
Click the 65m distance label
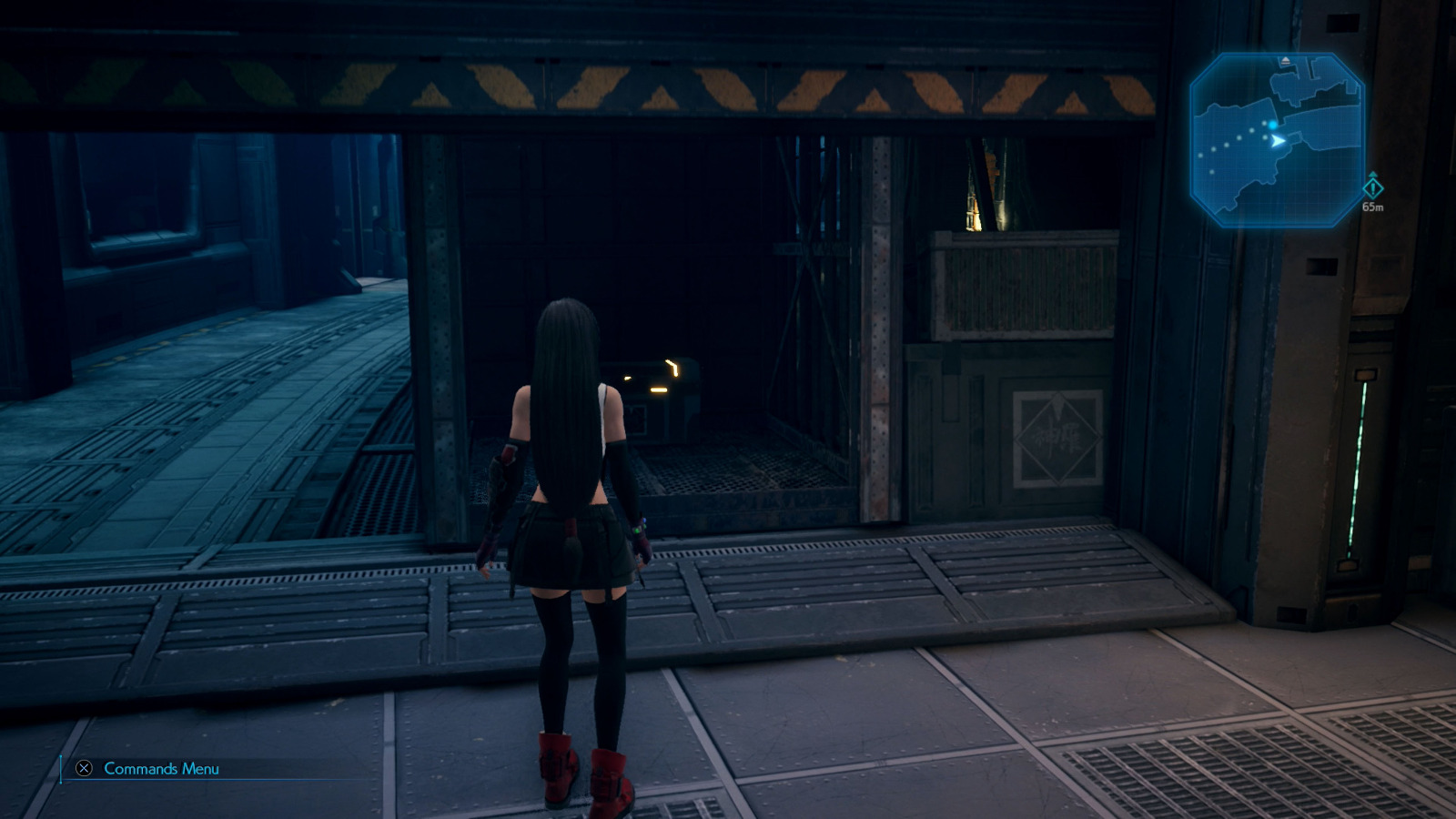[1373, 207]
